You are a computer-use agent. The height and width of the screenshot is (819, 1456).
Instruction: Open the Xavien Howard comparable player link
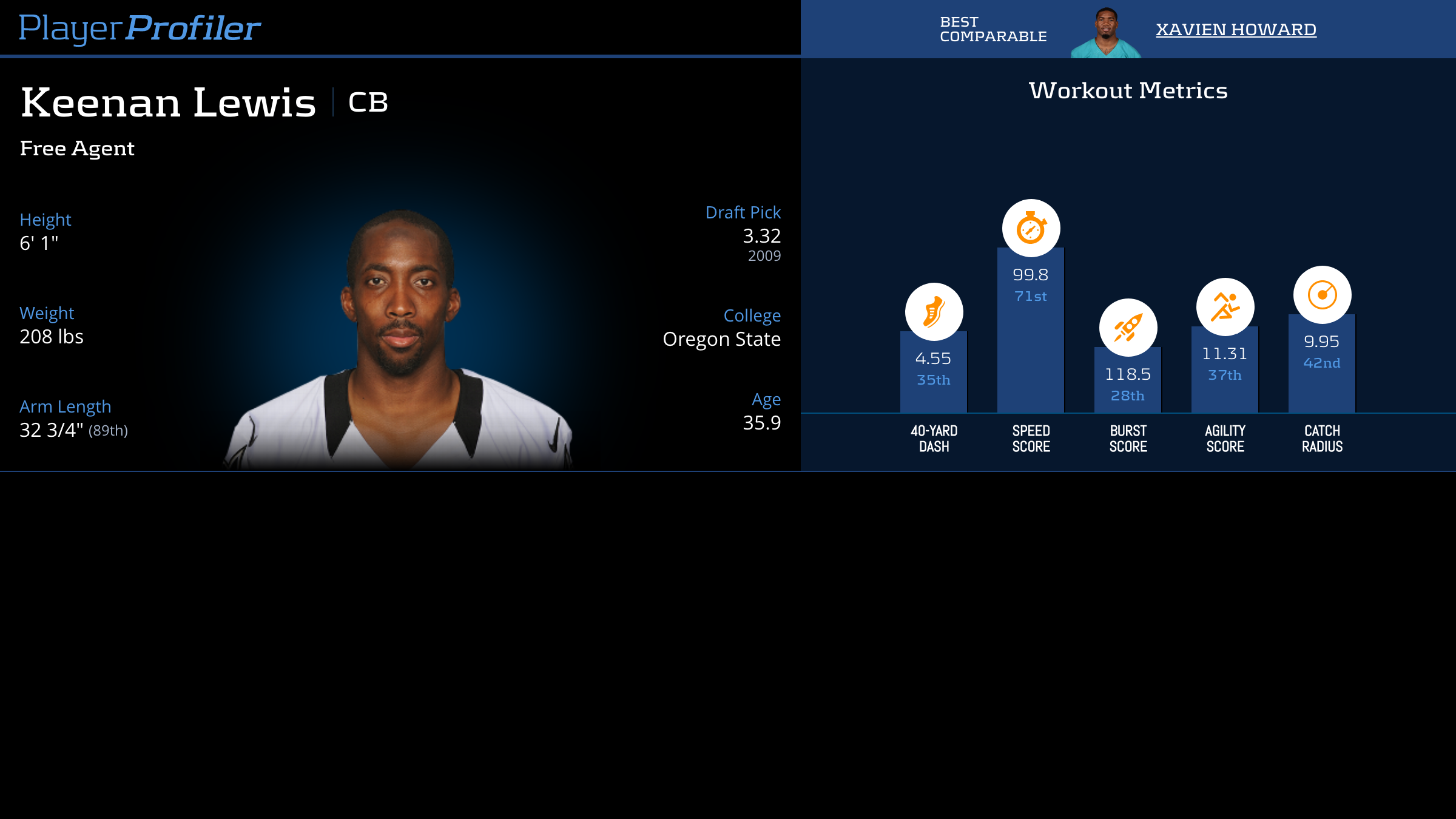tap(1236, 29)
